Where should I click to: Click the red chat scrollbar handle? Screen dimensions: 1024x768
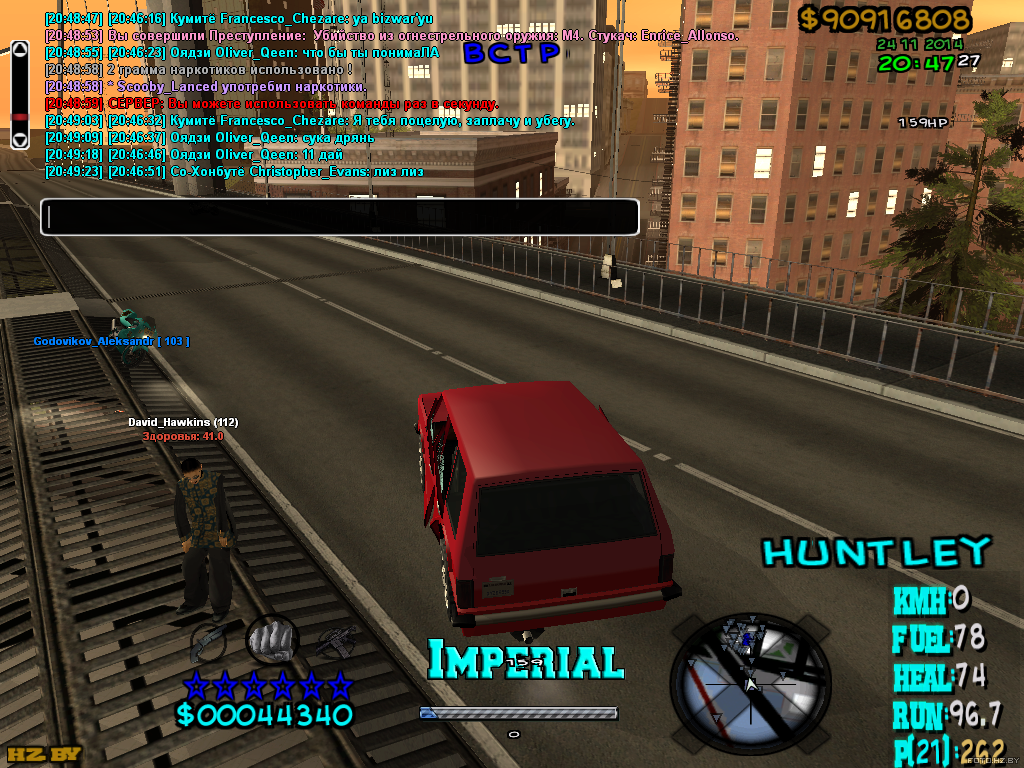pos(19,118)
